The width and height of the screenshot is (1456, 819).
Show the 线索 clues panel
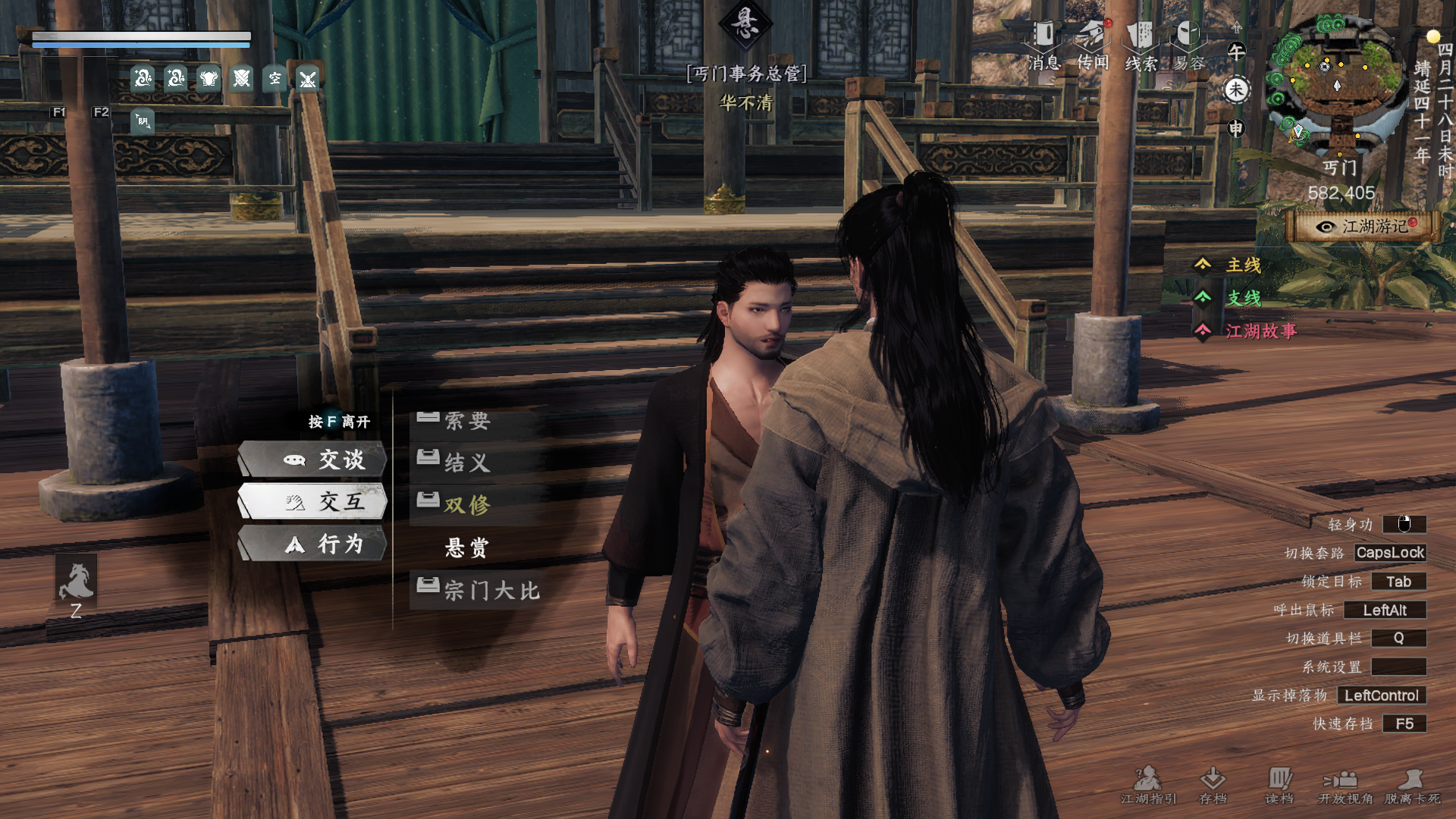(x=1141, y=44)
